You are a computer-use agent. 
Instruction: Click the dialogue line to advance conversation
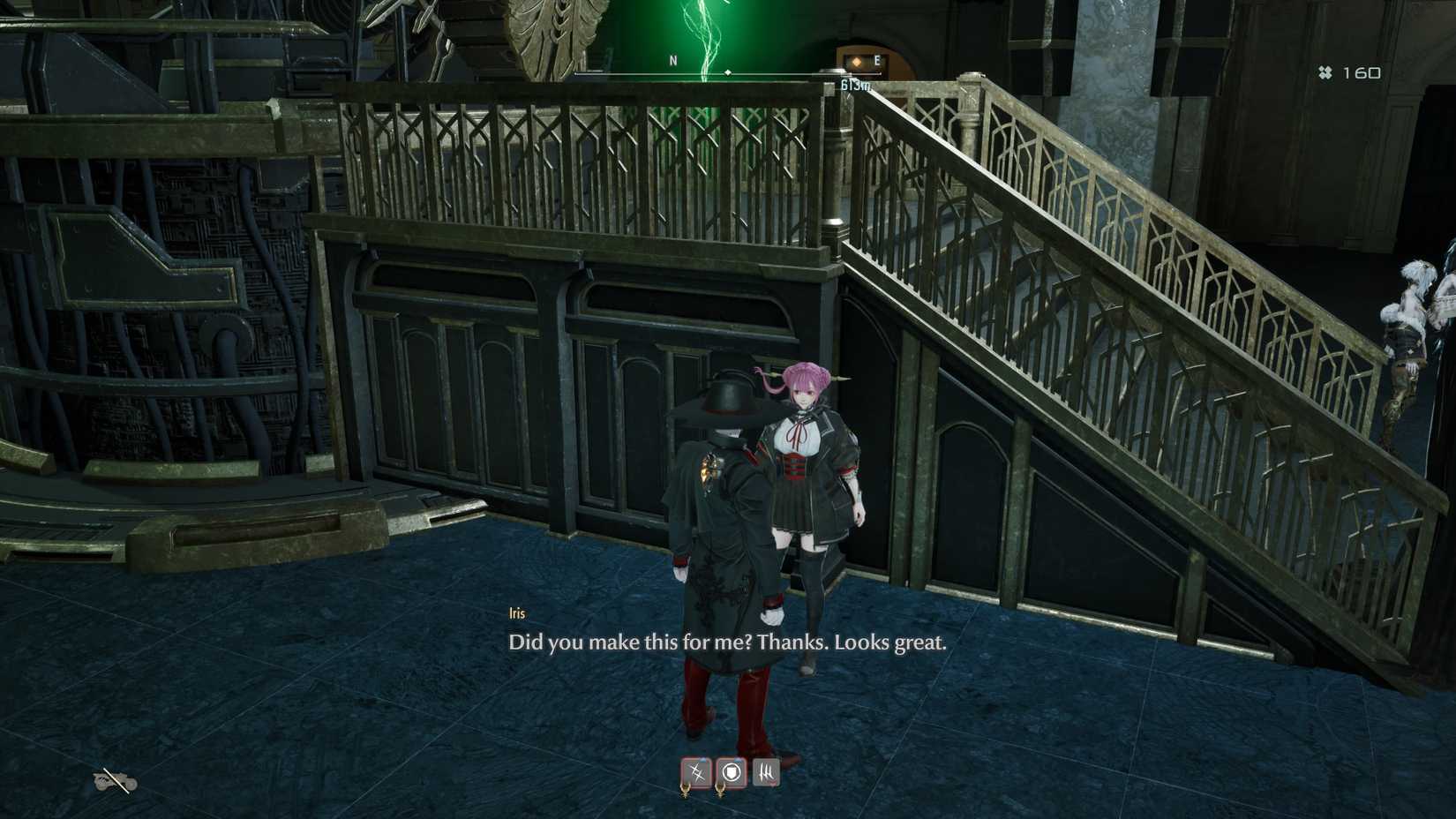tap(728, 643)
